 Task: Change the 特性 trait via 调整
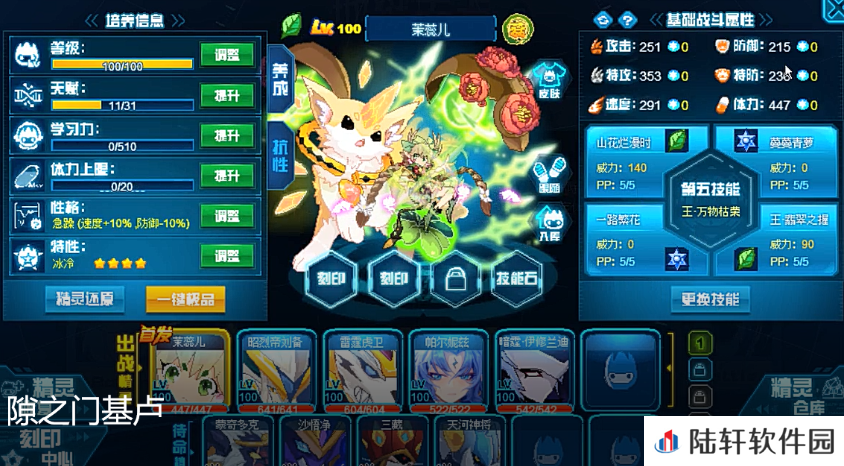pyautogui.click(x=227, y=255)
